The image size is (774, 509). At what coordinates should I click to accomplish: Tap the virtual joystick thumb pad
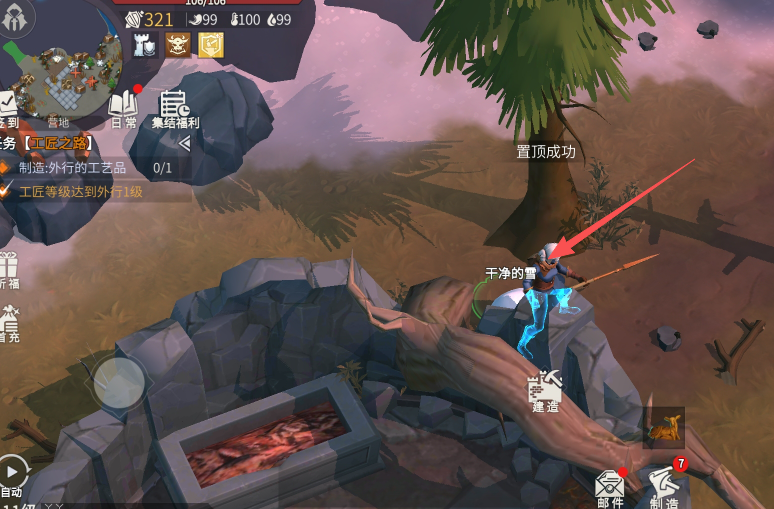coord(119,383)
